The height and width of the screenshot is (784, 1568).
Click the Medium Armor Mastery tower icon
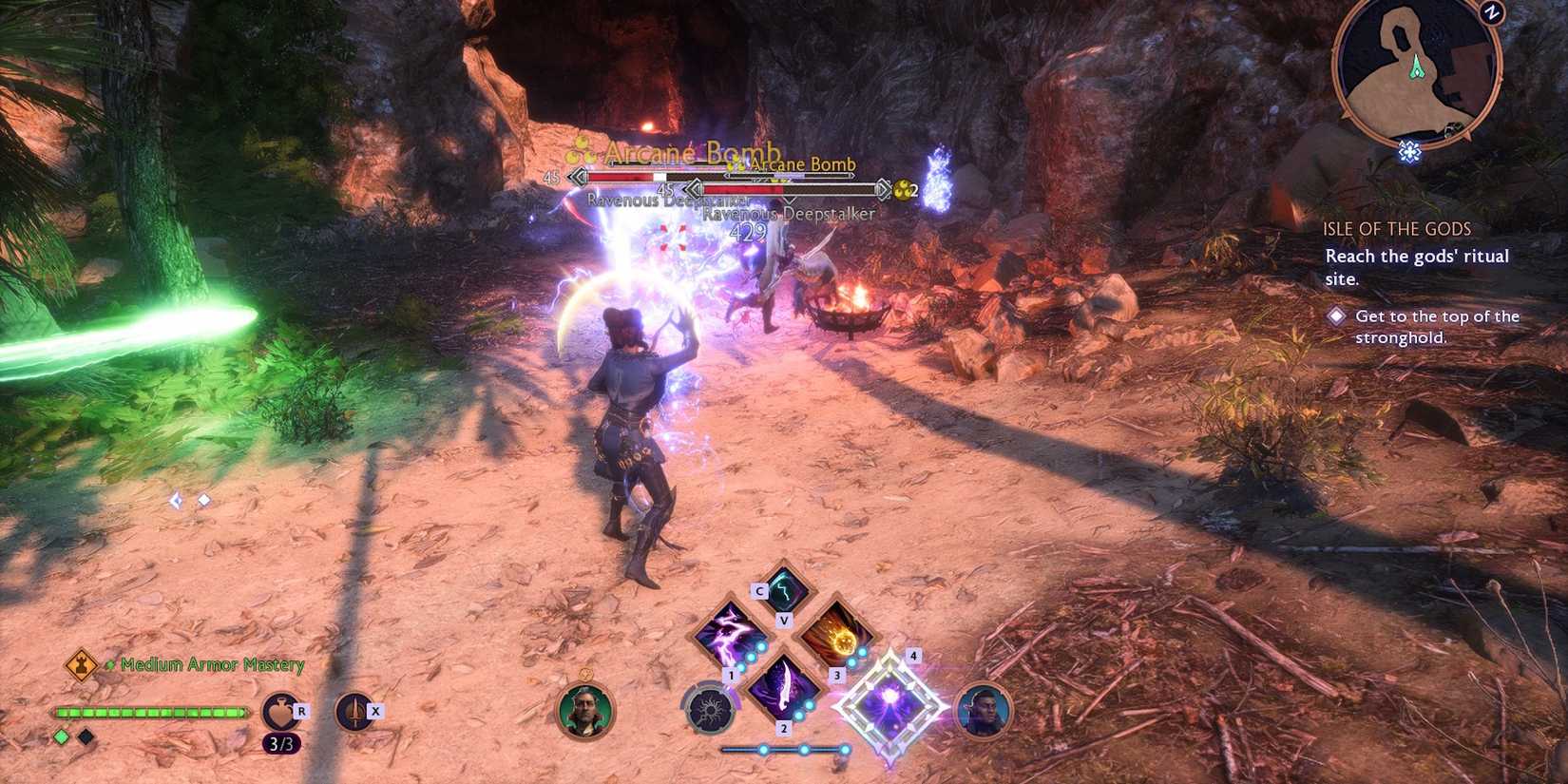click(82, 664)
